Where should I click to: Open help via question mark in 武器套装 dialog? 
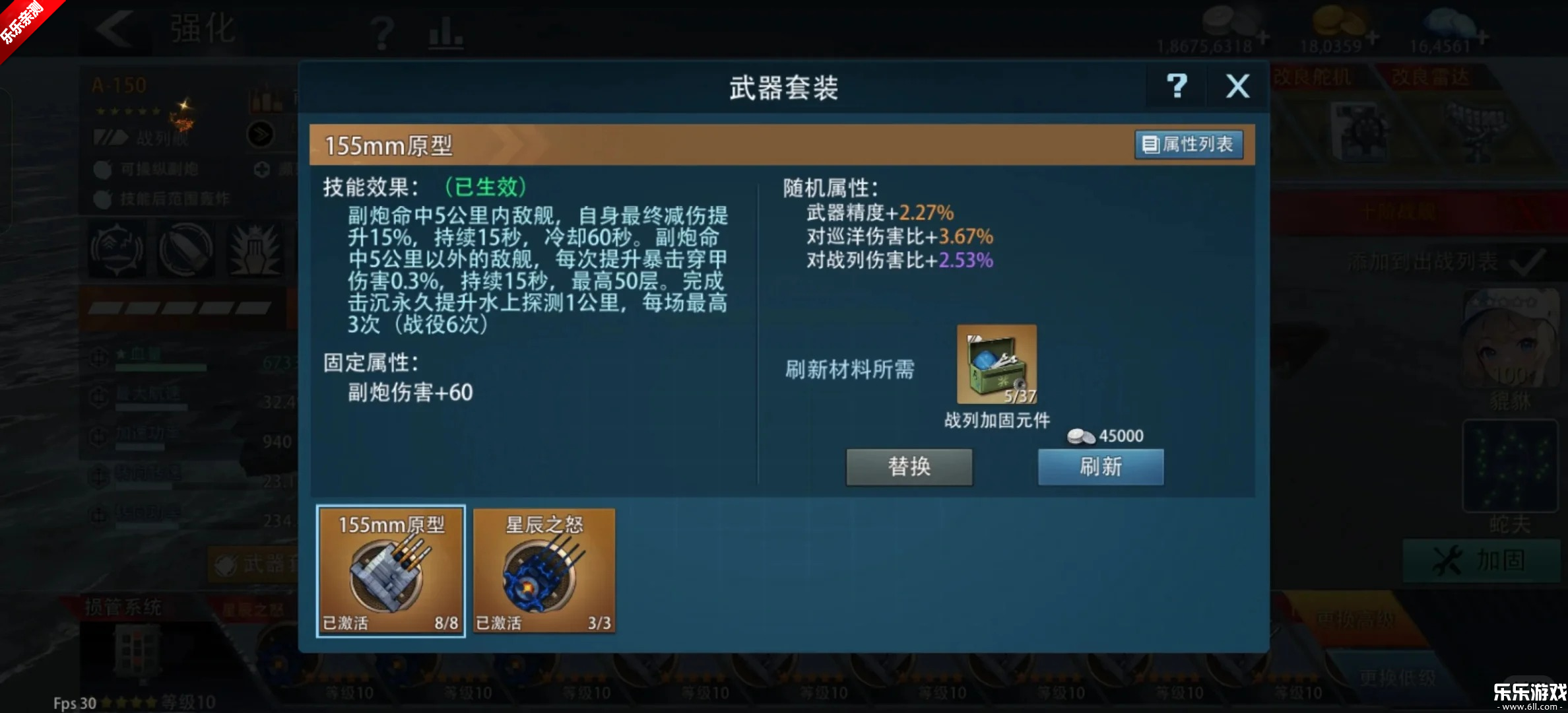(1177, 86)
